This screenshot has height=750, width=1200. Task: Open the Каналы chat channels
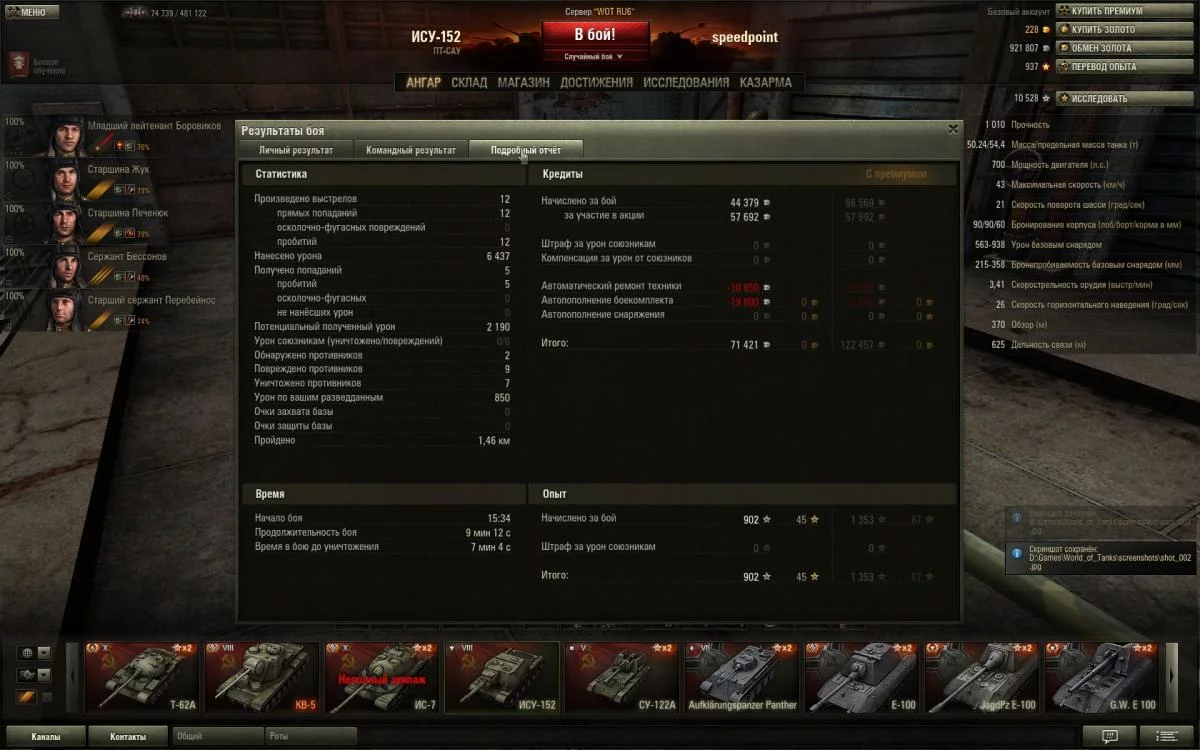[44, 737]
